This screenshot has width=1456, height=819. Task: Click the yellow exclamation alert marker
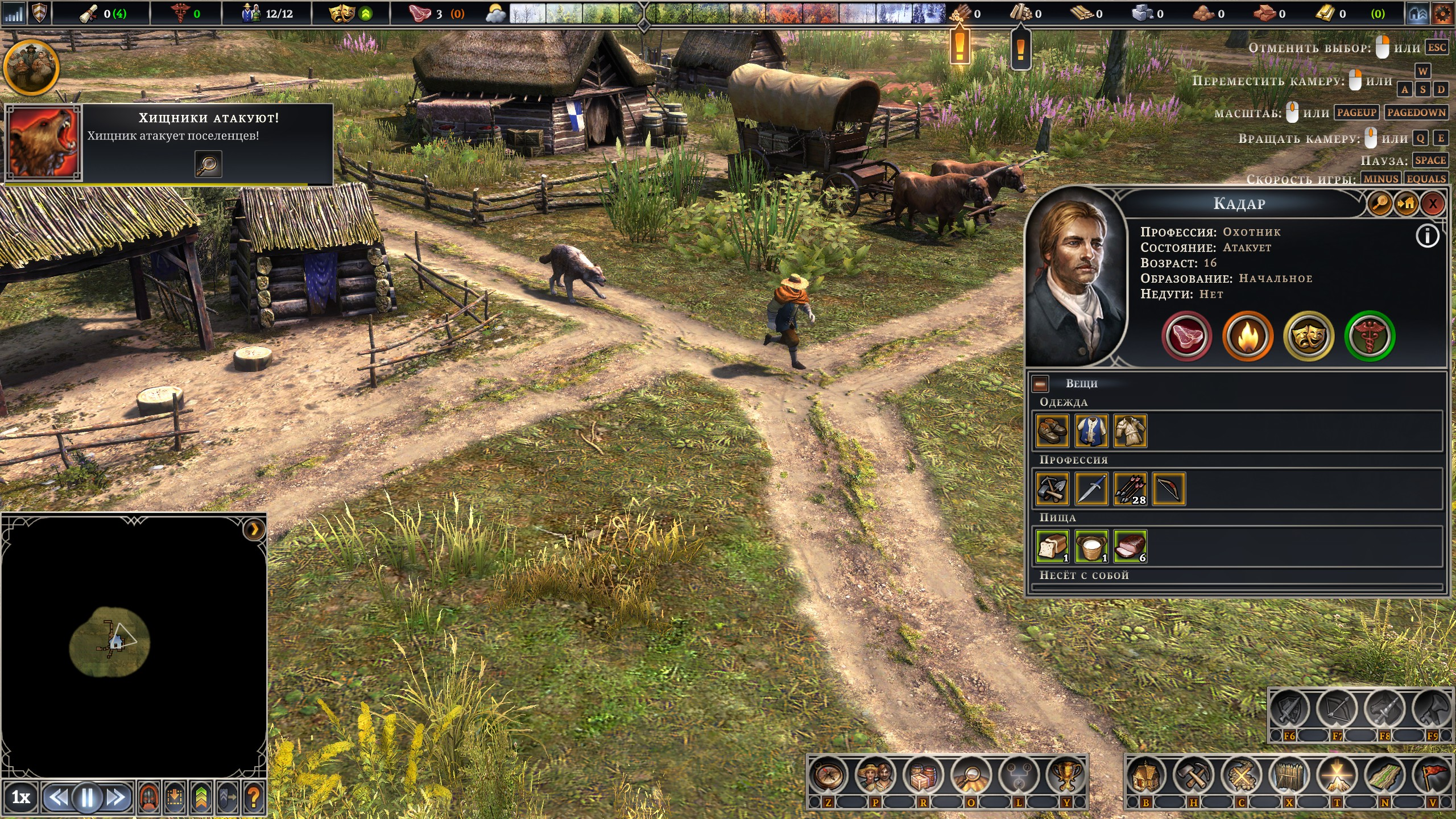tap(960, 47)
